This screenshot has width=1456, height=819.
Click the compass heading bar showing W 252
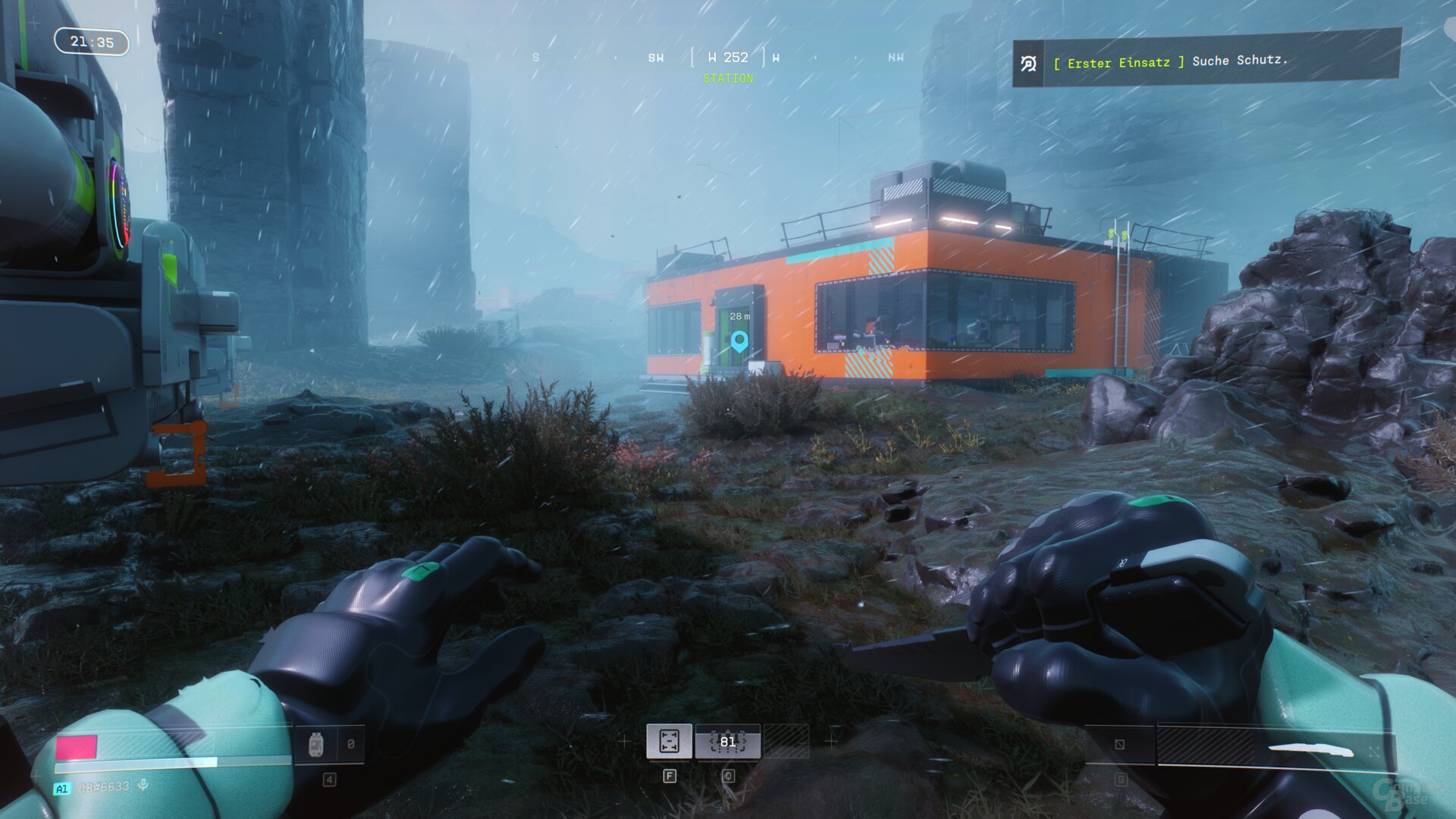click(728, 58)
